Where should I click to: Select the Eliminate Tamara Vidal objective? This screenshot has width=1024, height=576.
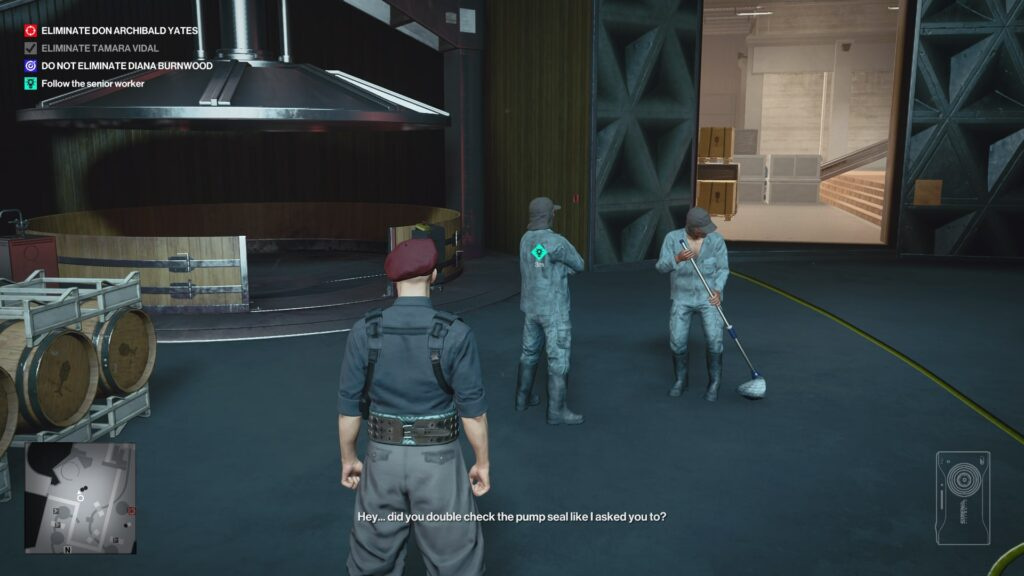(98, 48)
